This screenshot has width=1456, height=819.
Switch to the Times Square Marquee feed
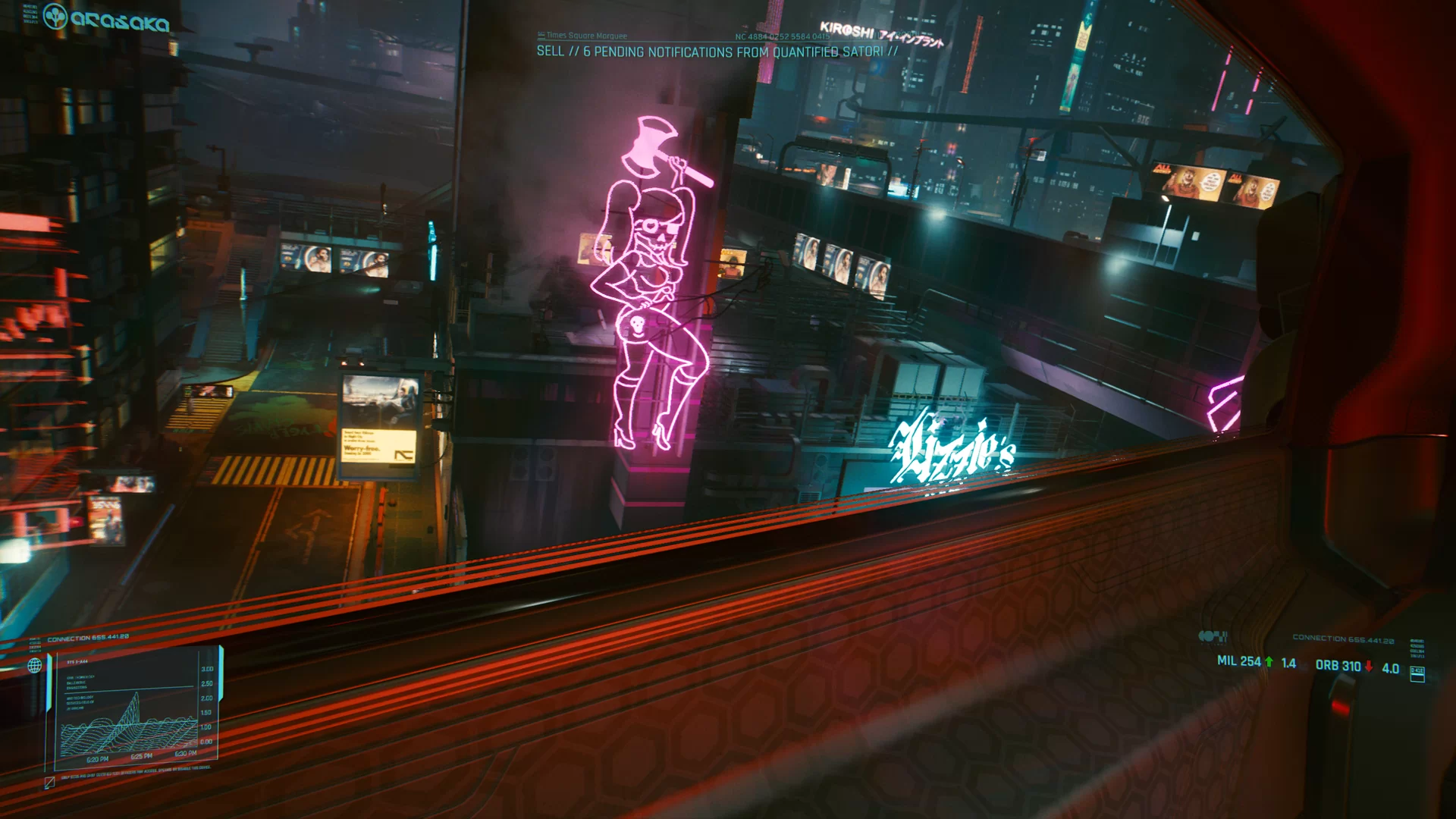[x=584, y=34]
